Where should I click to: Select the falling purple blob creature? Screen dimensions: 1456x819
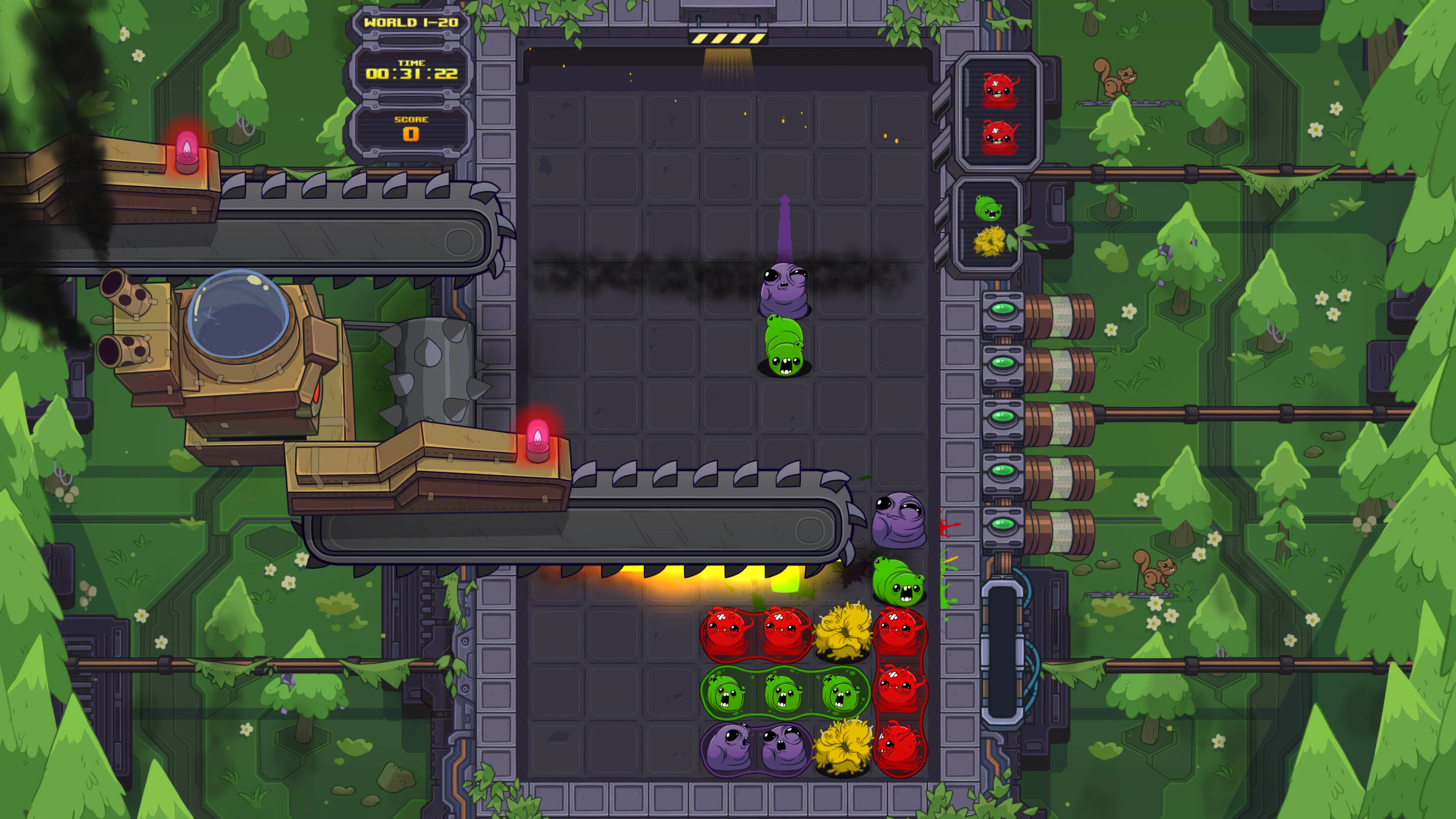(x=786, y=288)
